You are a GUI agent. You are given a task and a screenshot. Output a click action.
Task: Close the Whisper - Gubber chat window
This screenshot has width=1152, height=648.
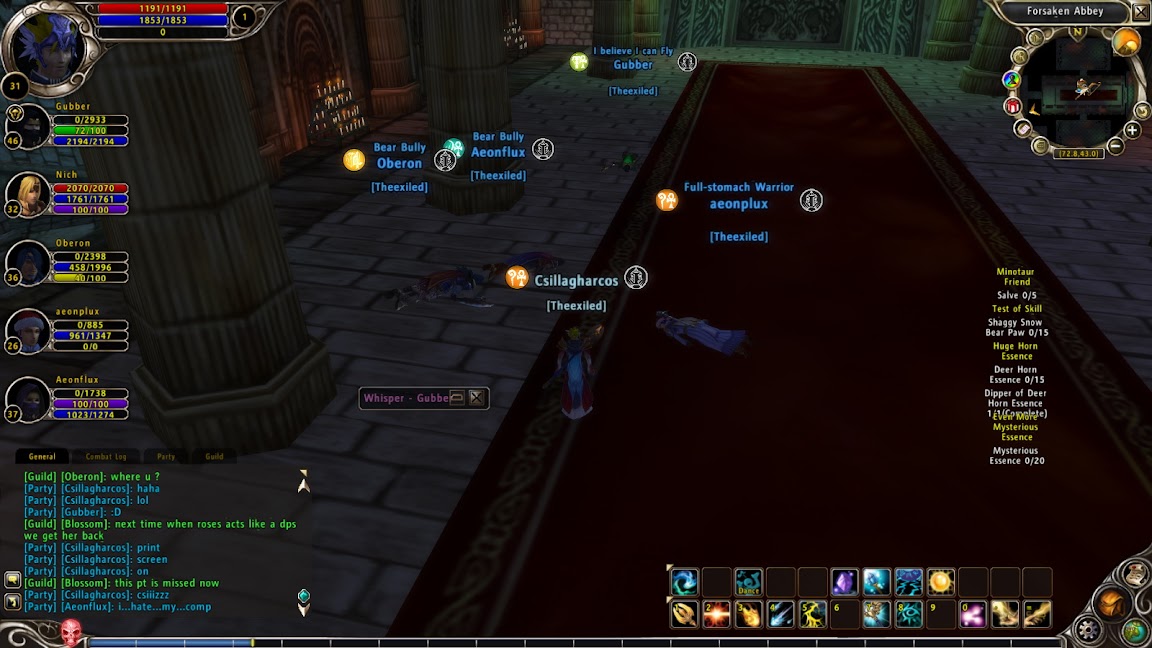[x=477, y=398]
